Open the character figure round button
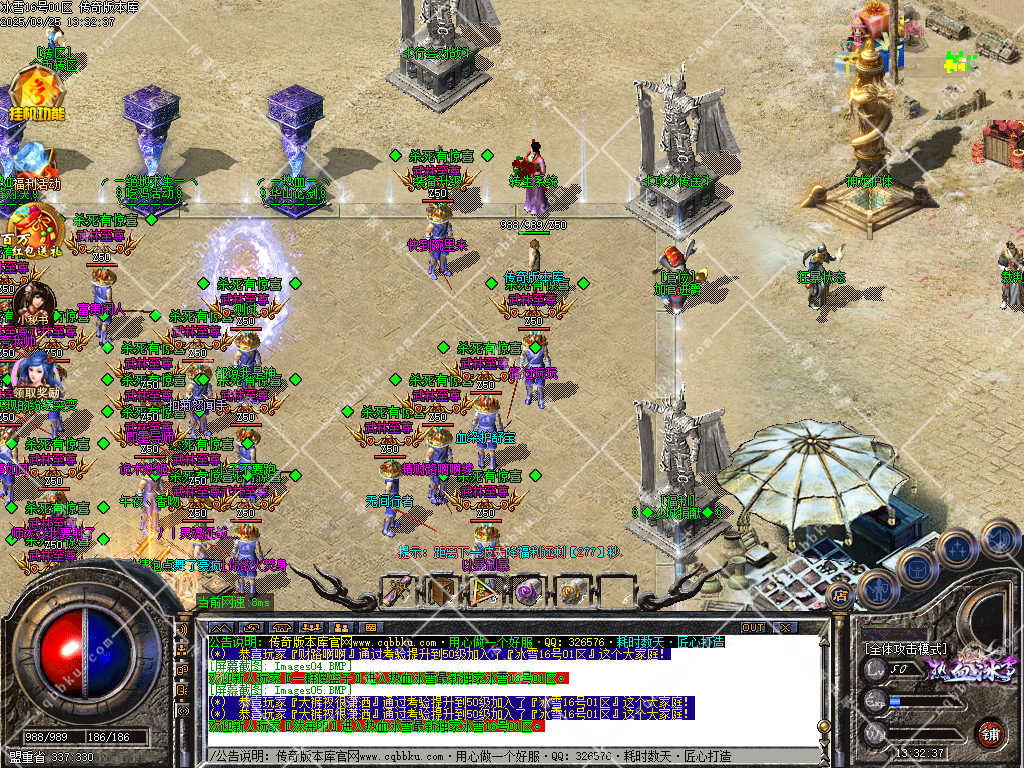This screenshot has height=768, width=1024. (x=878, y=588)
